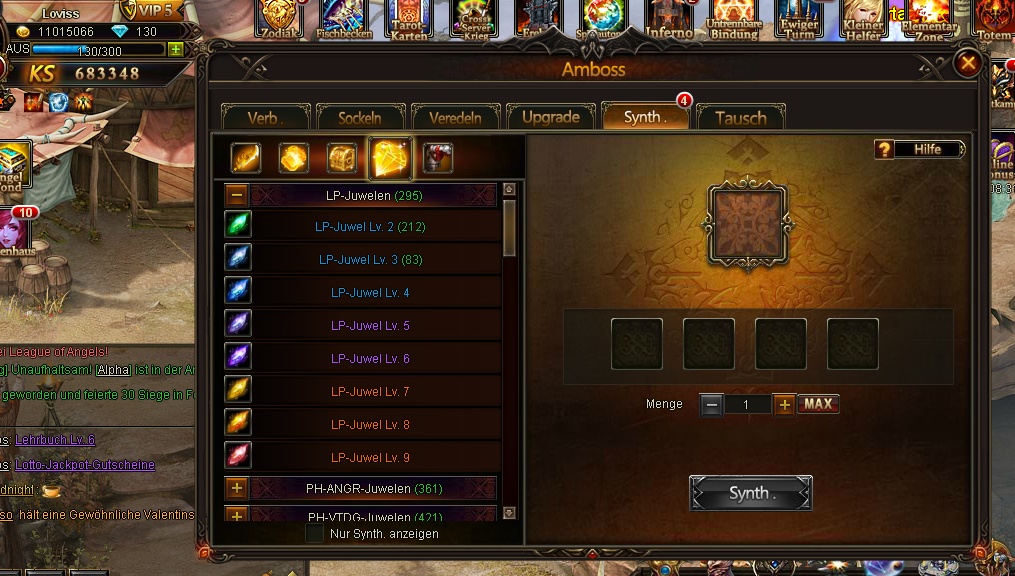Switch to the Upgrade tab
Image resolution: width=1015 pixels, height=576 pixels.
click(x=550, y=117)
